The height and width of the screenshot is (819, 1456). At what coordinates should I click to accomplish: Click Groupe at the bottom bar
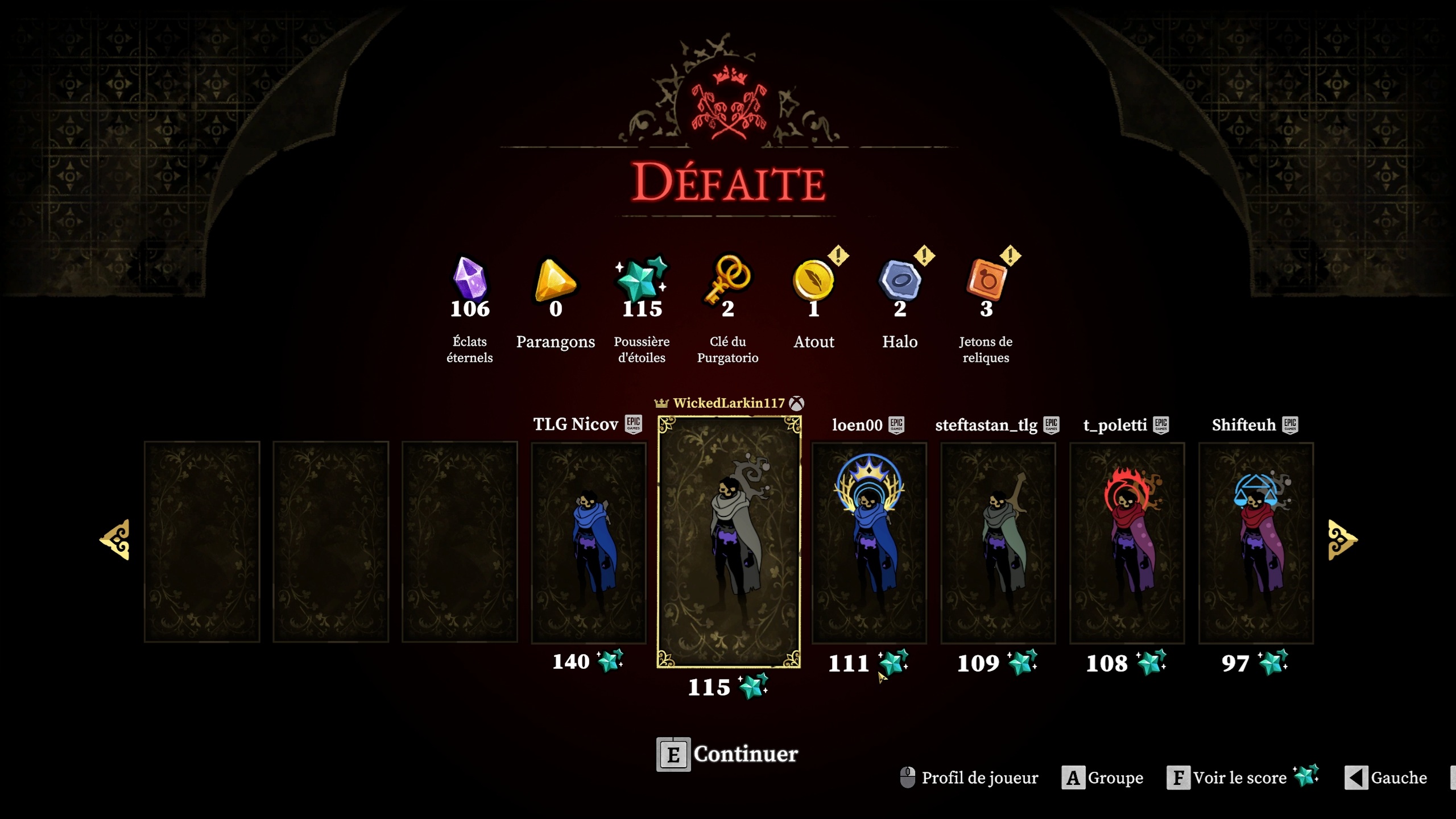click(x=1115, y=778)
